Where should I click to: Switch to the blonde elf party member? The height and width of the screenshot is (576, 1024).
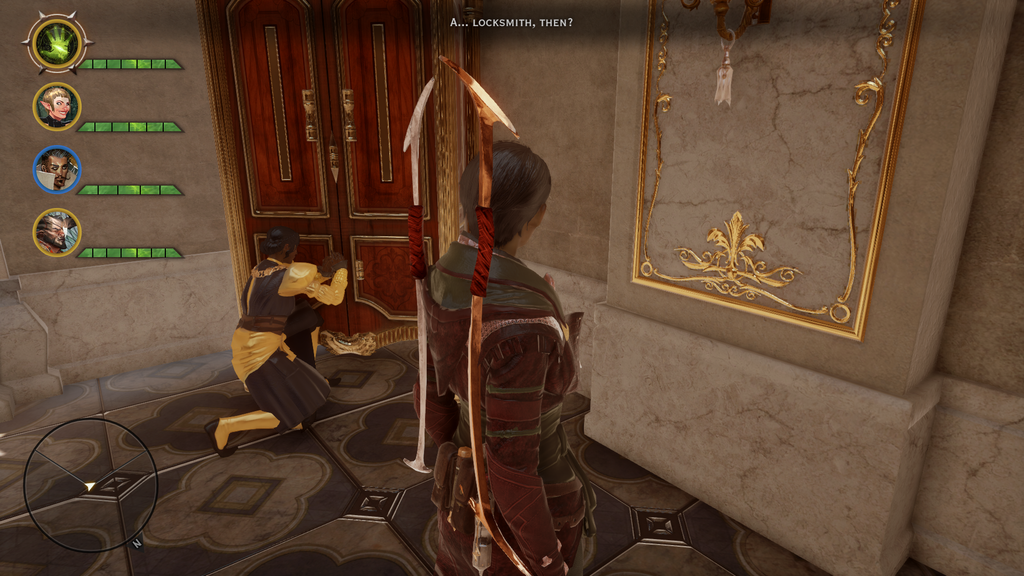pyautogui.click(x=57, y=107)
